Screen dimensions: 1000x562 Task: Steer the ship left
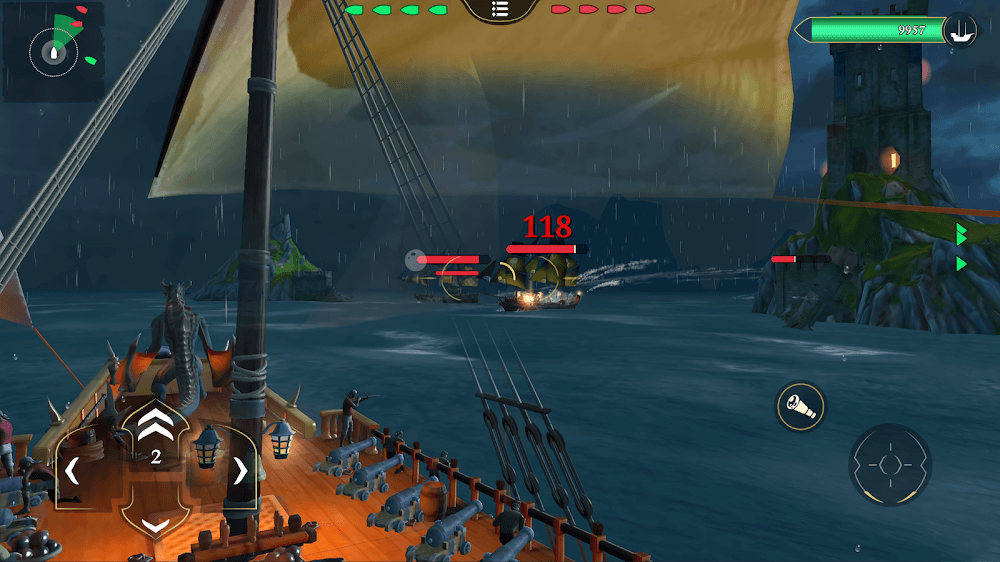71,469
